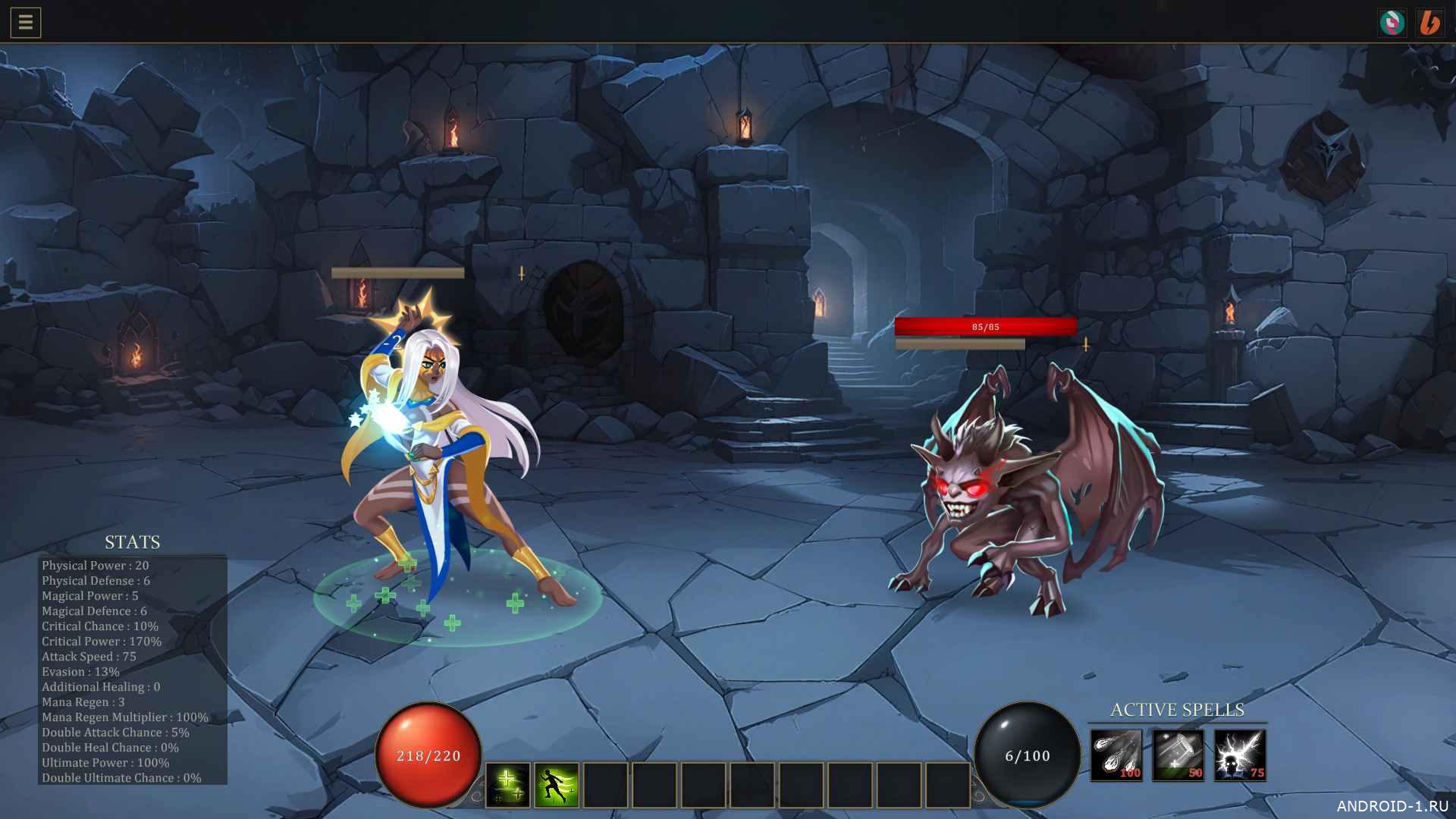This screenshot has width=1456, height=819.
Task: Select the green running figure buff icon
Action: point(556,785)
